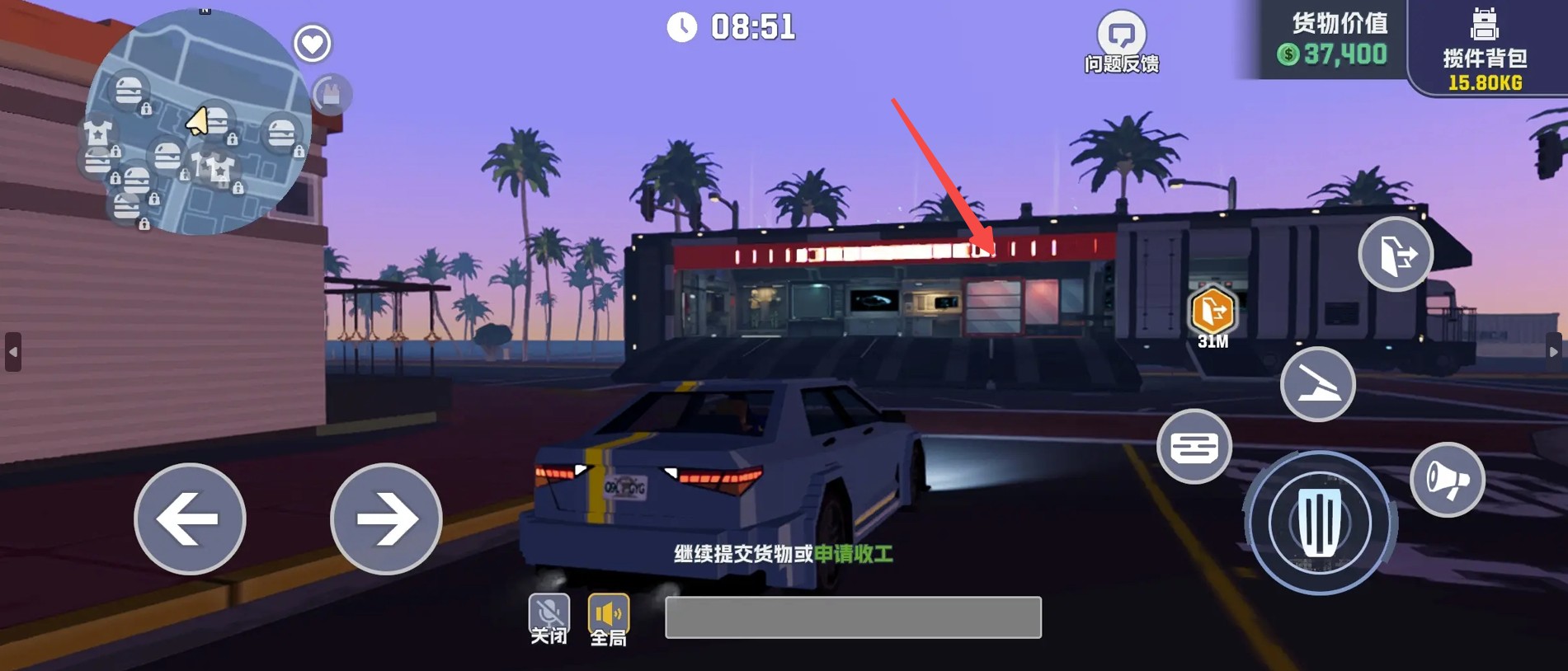
Task: Tap the accelerator pedal button
Action: pyautogui.click(x=1319, y=523)
